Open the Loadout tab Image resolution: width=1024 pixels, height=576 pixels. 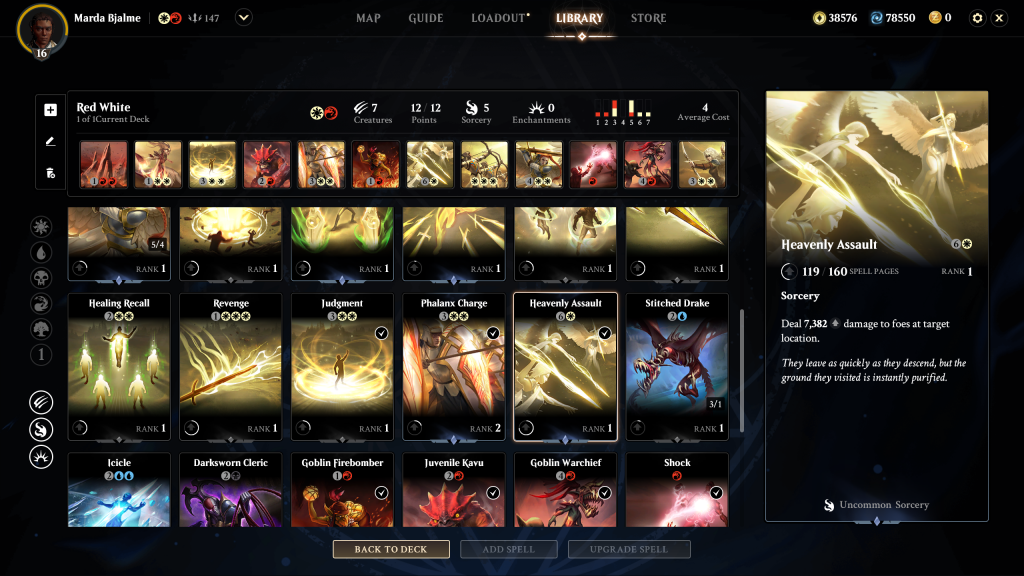point(499,18)
